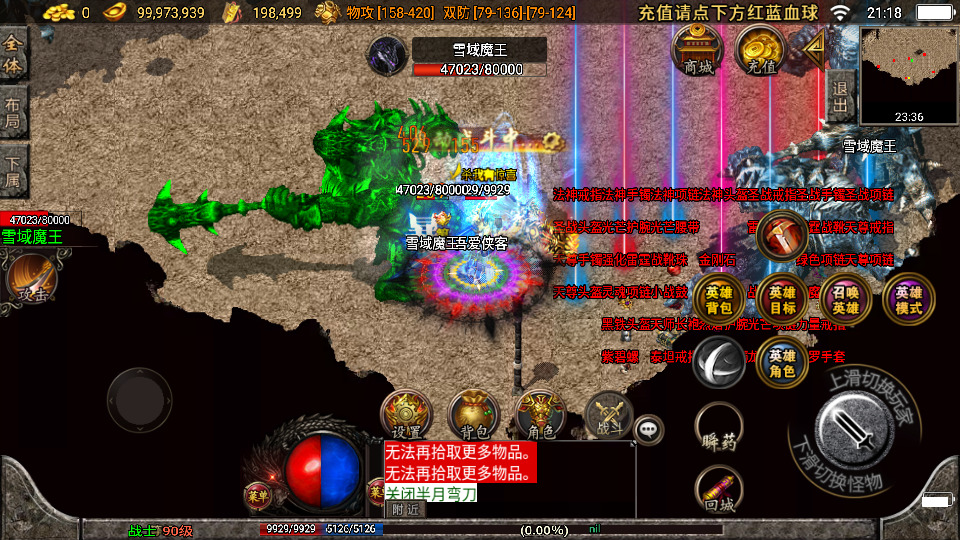
Task: Choose the 下属 tab
Action: pyautogui.click(x=14, y=168)
